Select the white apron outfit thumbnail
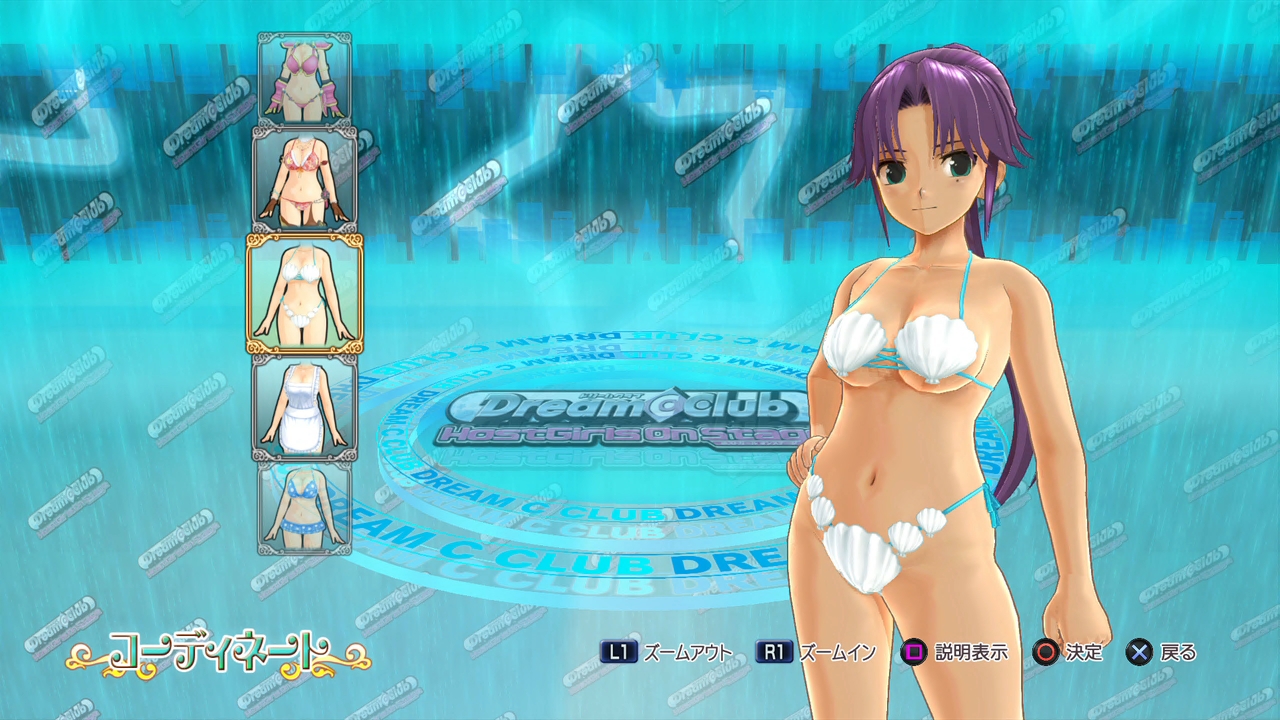The image size is (1280, 720). [x=304, y=407]
